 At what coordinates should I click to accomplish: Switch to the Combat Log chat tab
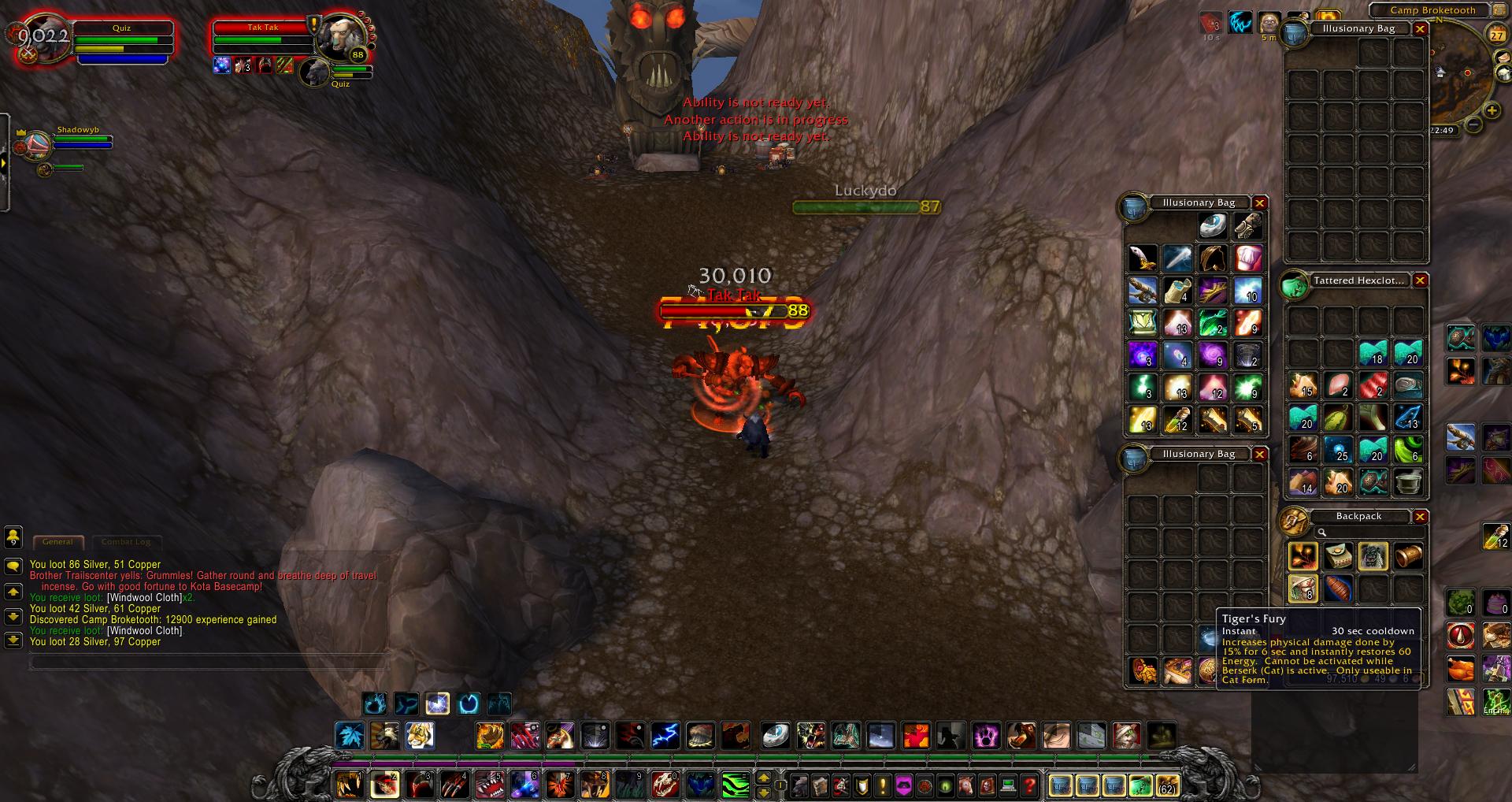(x=126, y=542)
